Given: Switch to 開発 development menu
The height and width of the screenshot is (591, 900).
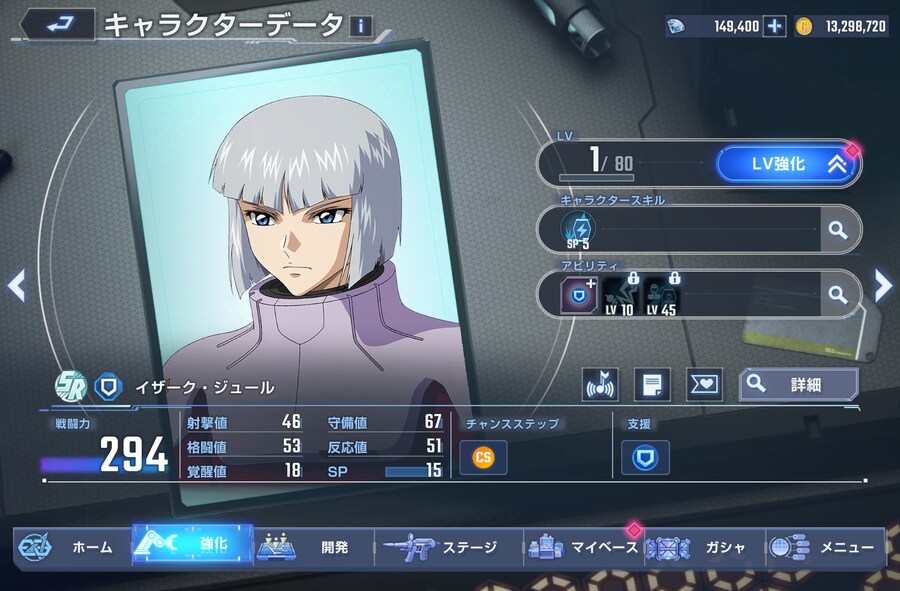Looking at the screenshot, I should 312,547.
